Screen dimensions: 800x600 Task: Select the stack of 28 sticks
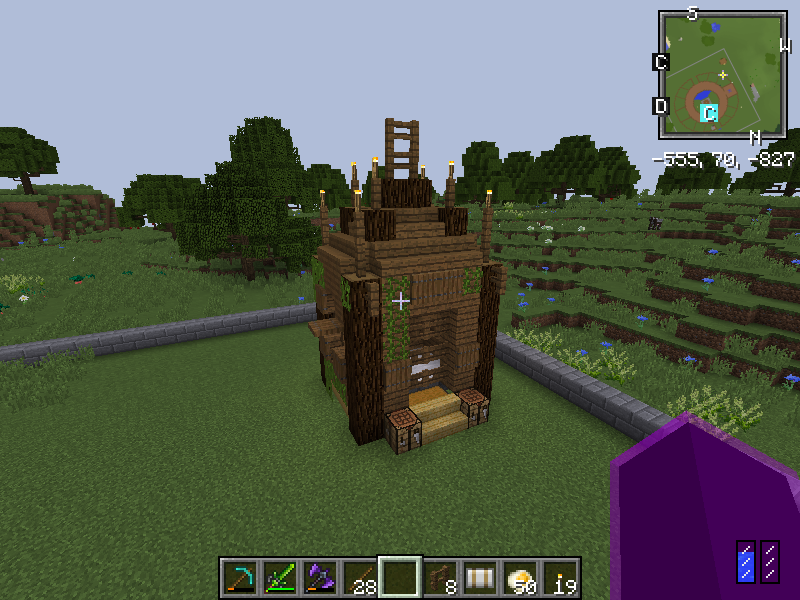coord(360,577)
